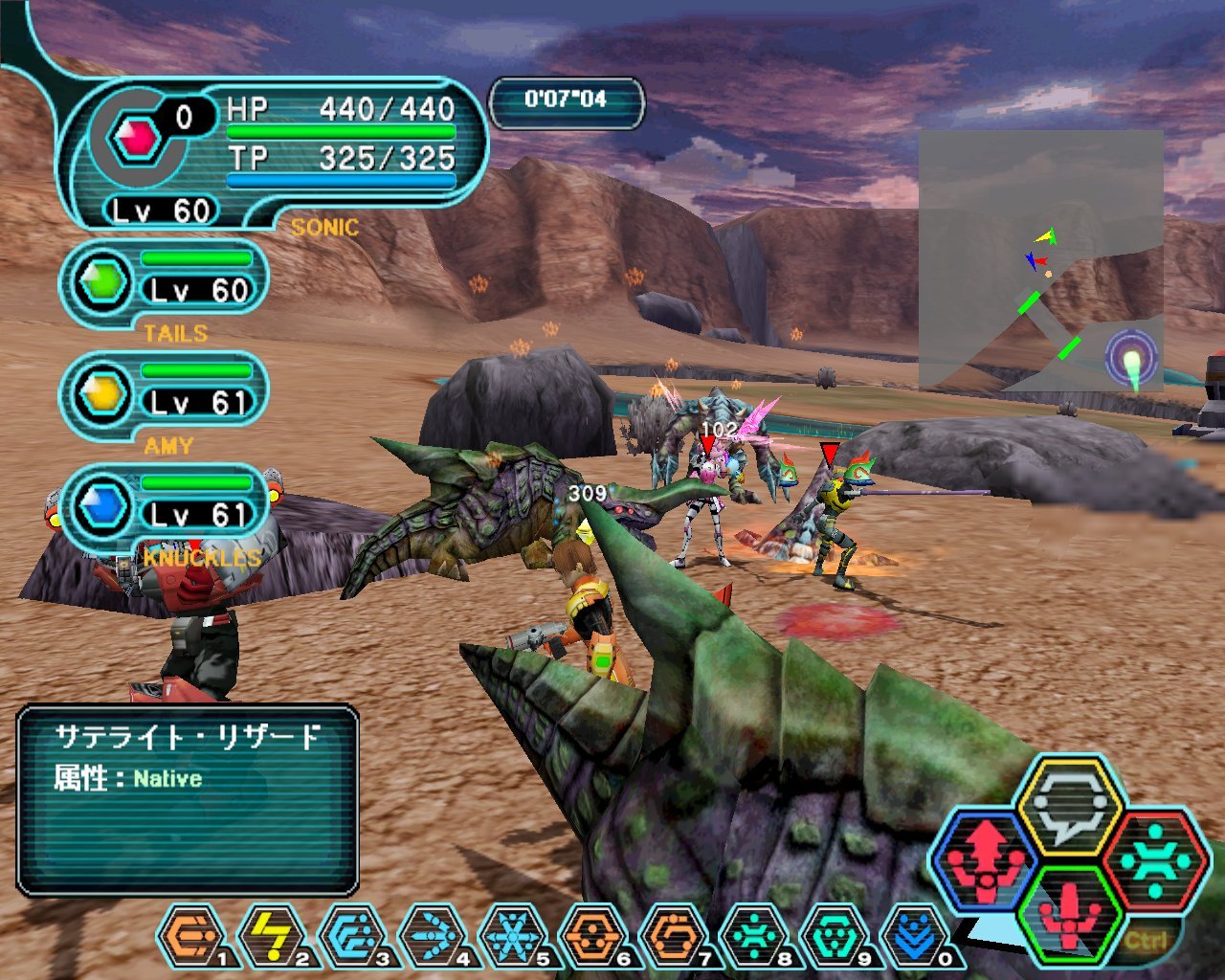Activate the blue chevron technique in slot 0
The image size is (1225, 980).
click(915, 935)
